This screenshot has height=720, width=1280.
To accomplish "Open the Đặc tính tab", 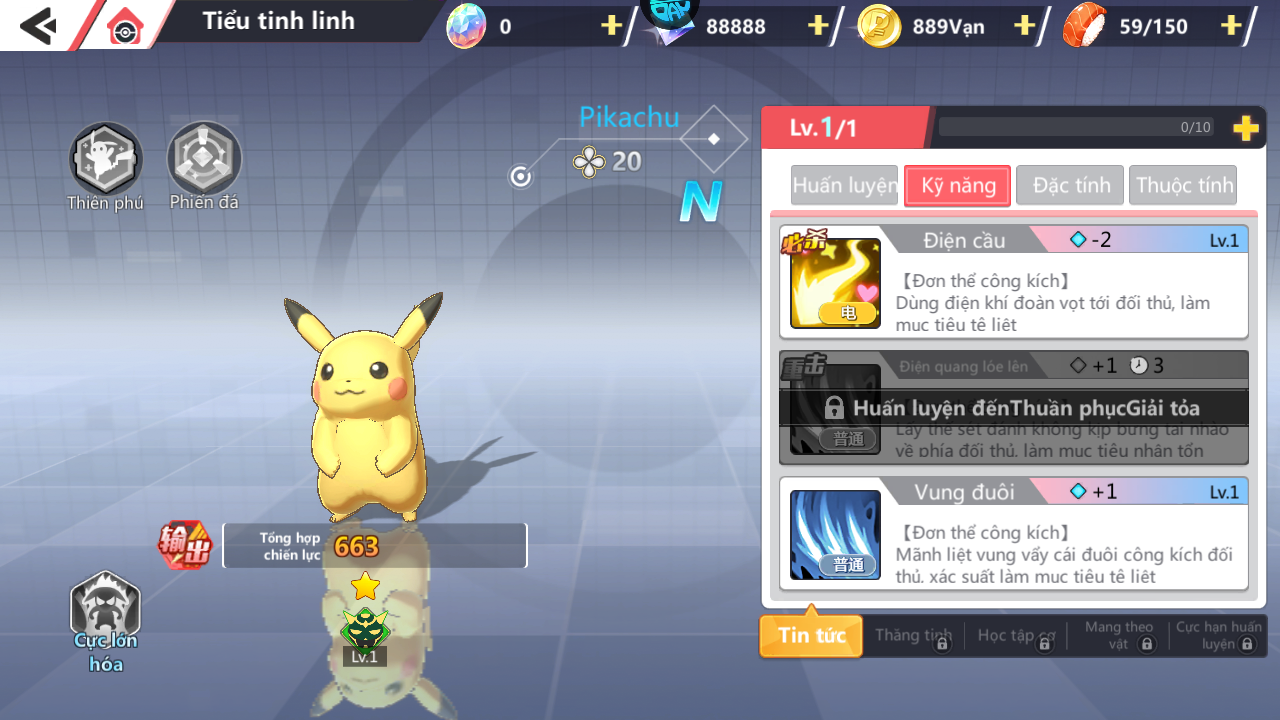I will [1070, 186].
